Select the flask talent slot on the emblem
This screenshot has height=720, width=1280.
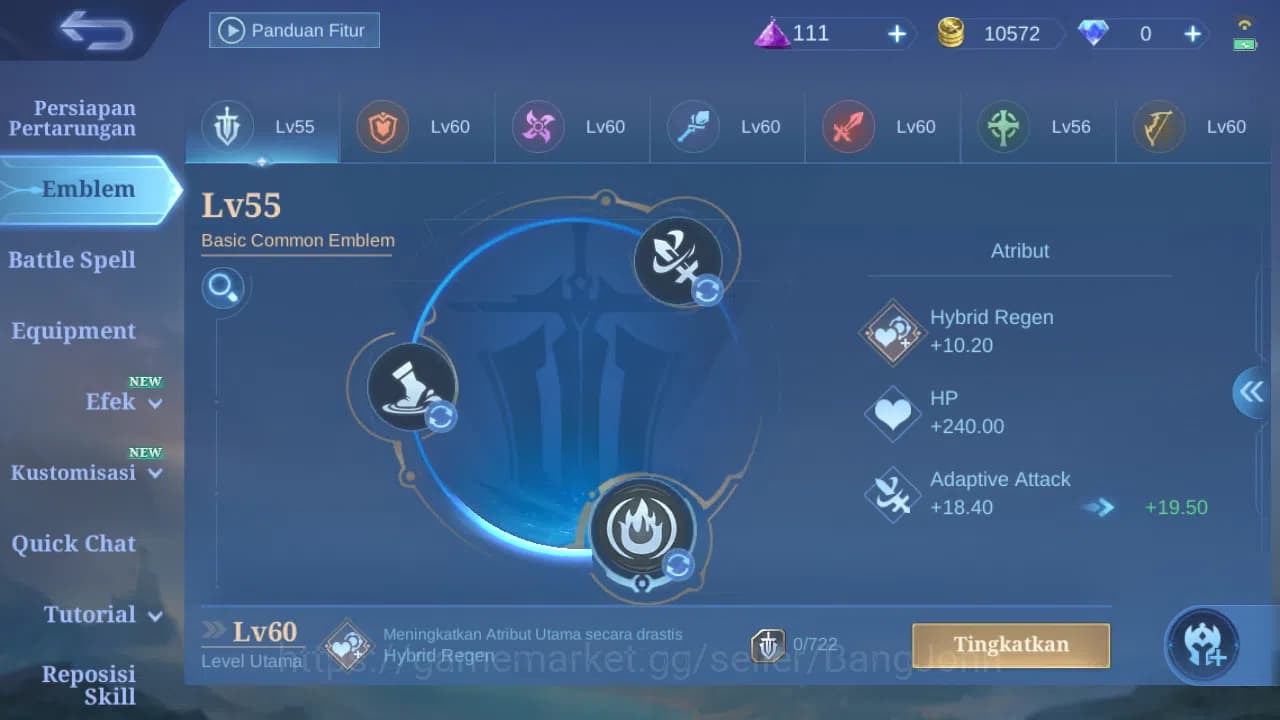pyautogui.click(x=410, y=385)
